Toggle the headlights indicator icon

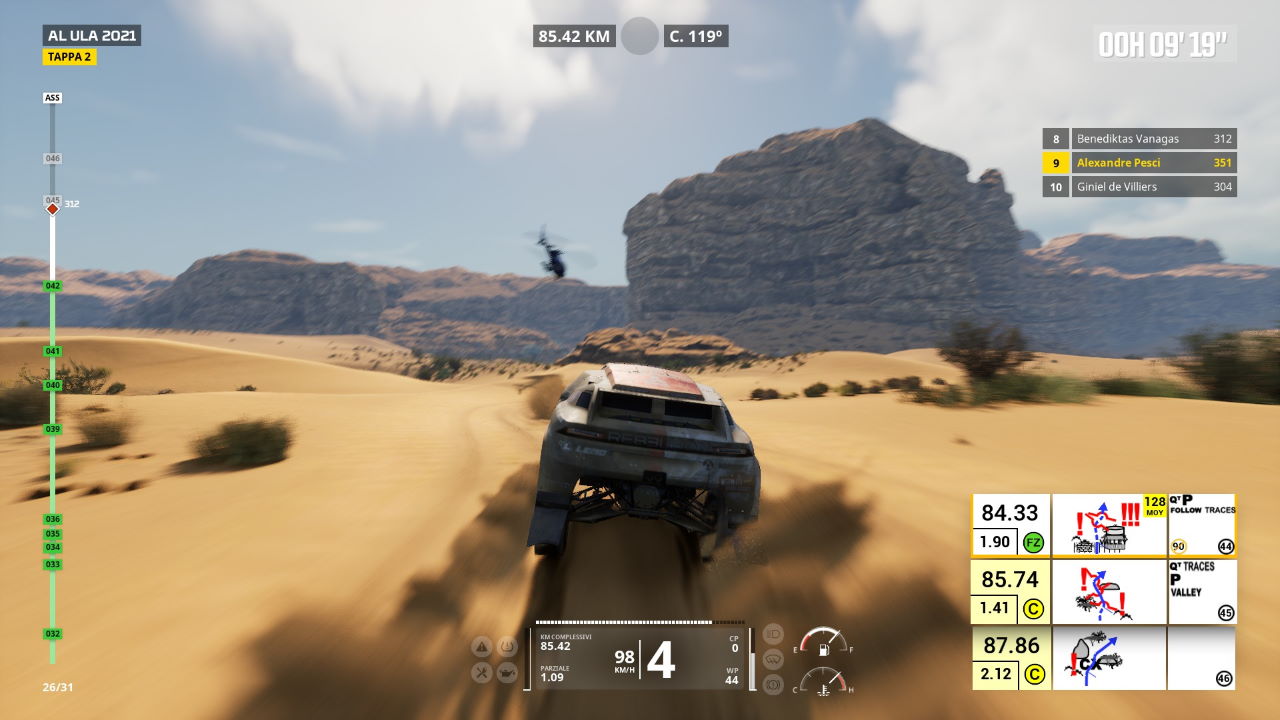click(772, 633)
